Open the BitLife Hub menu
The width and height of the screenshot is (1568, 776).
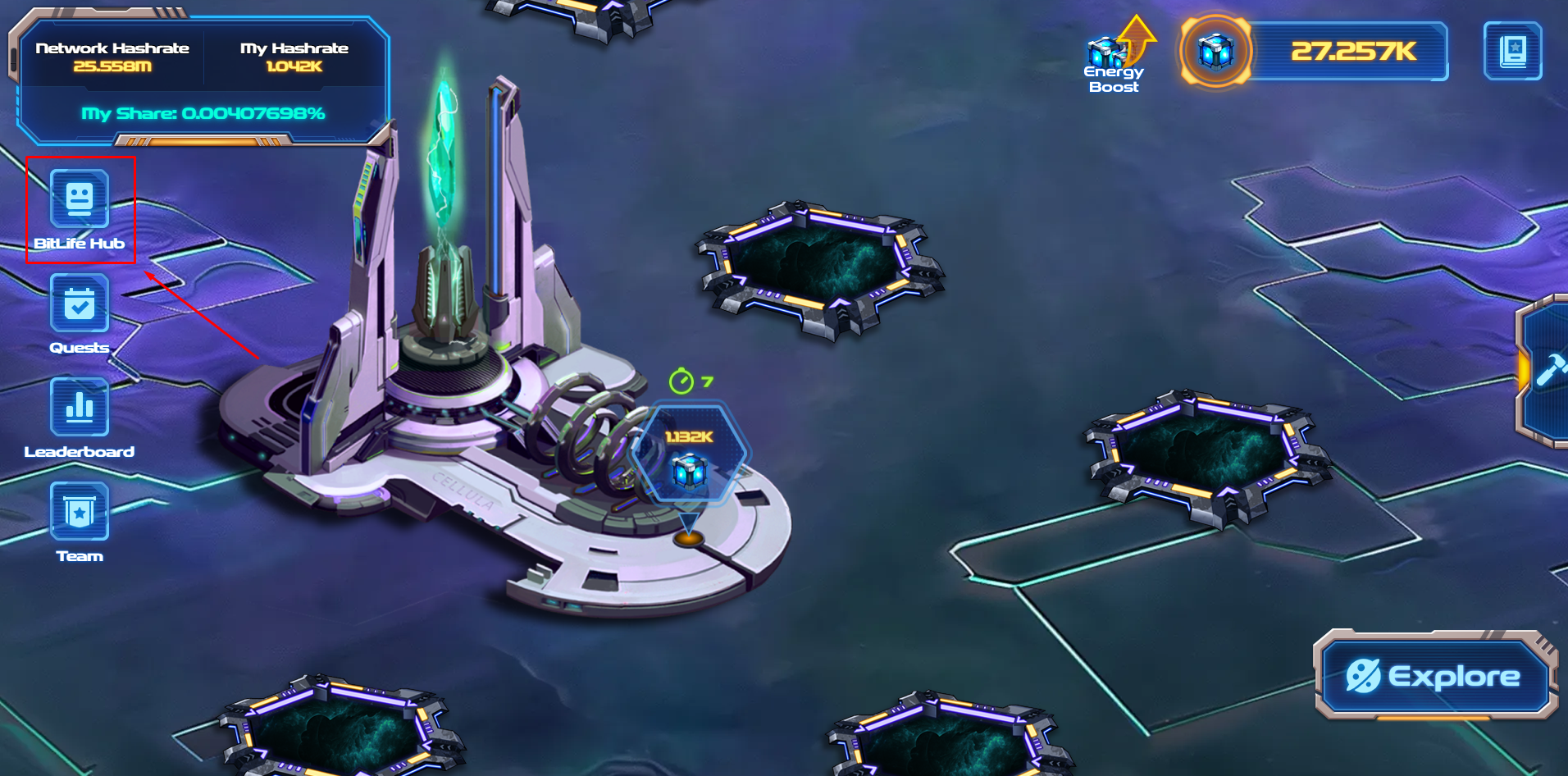tap(80, 199)
